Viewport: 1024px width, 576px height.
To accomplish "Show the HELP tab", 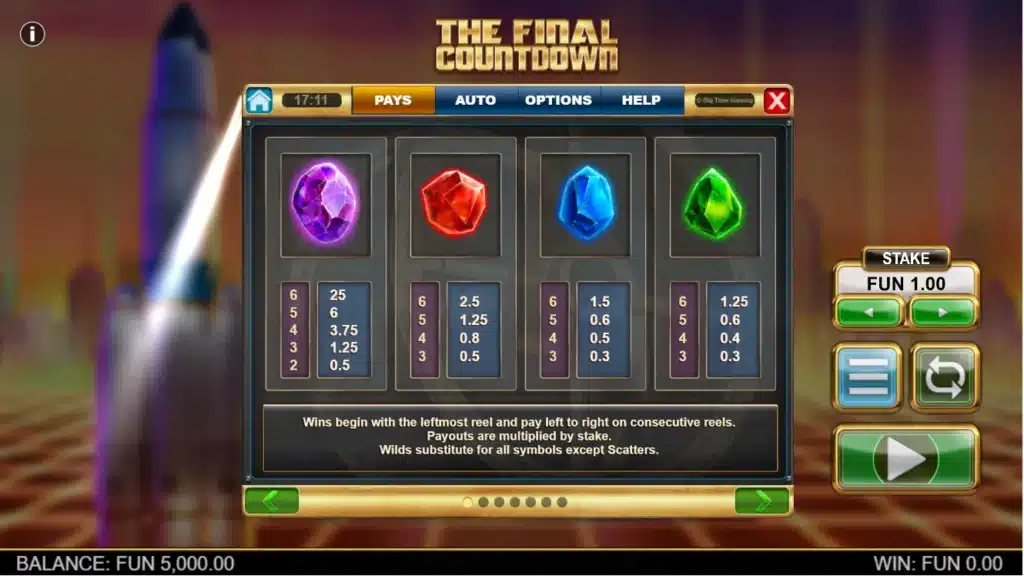I will coord(641,100).
